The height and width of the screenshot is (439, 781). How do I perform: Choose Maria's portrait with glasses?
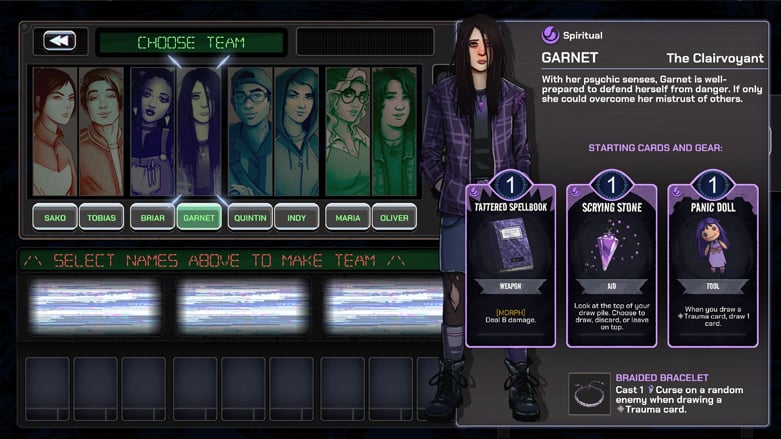[x=347, y=131]
